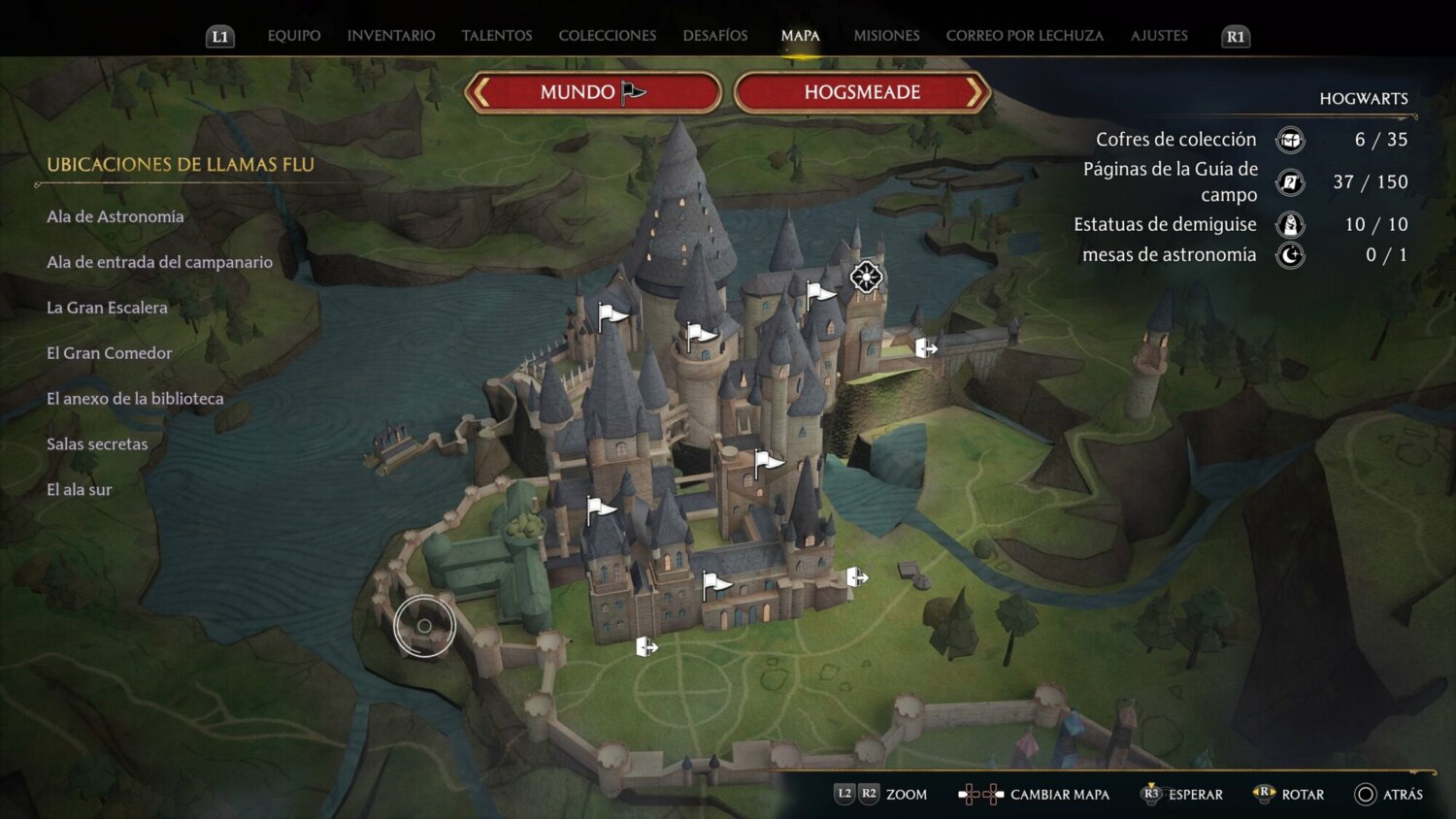The height and width of the screenshot is (819, 1456).
Task: Toggle the L1 shoulder button indicator
Action: 219,36
